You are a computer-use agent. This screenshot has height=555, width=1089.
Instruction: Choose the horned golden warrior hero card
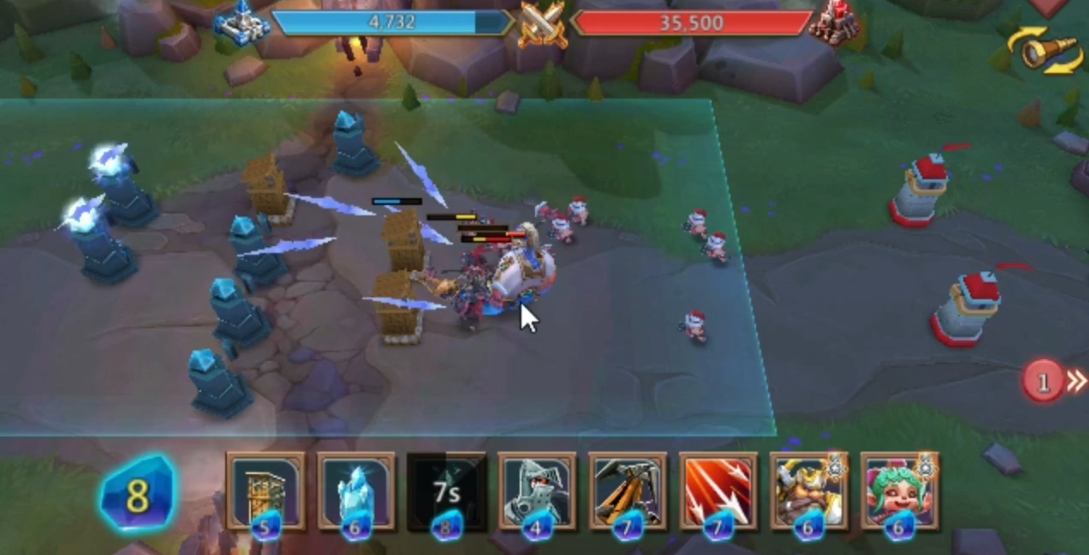pos(808,490)
